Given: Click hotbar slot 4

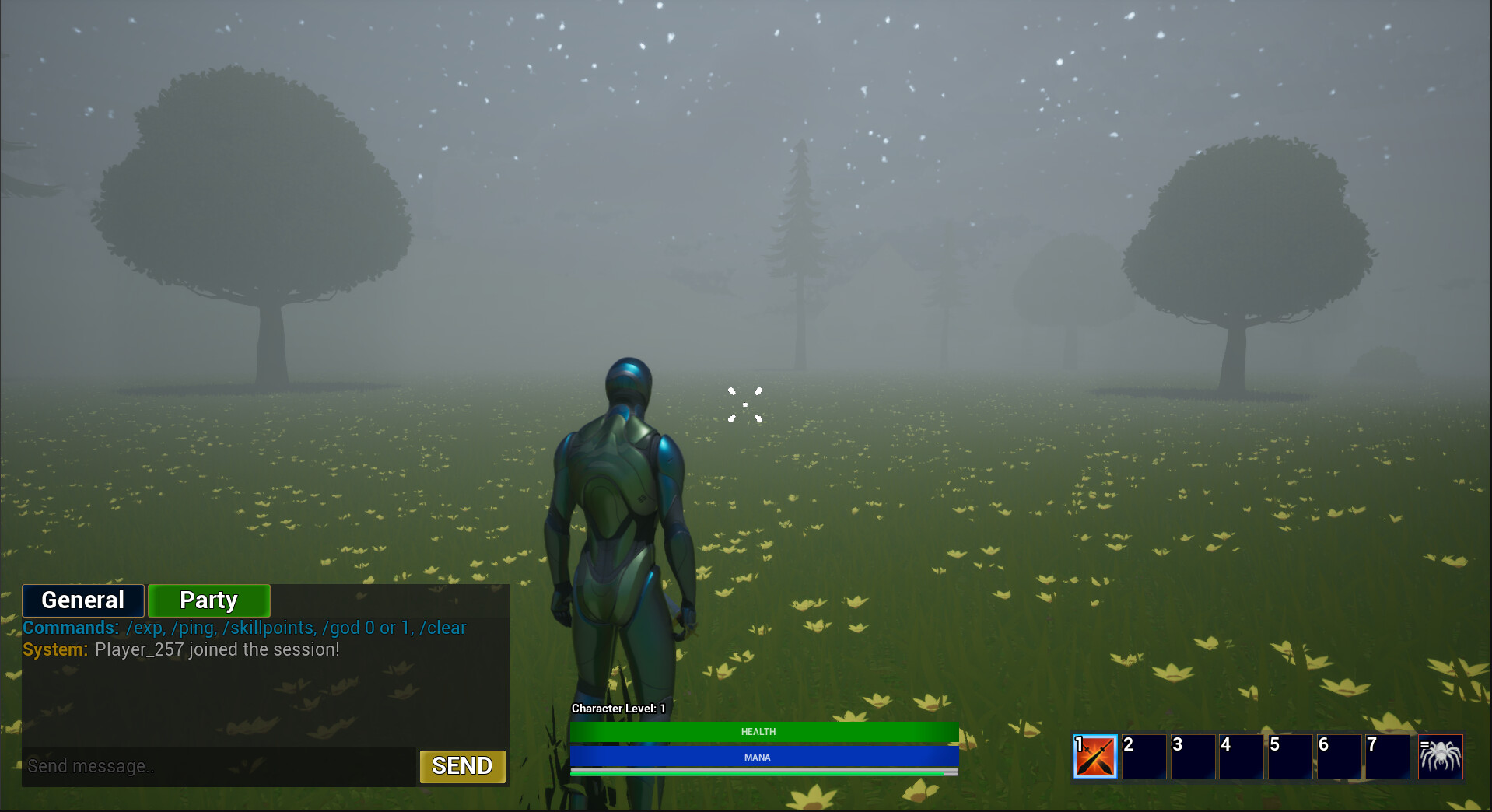Looking at the screenshot, I should 1242,756.
